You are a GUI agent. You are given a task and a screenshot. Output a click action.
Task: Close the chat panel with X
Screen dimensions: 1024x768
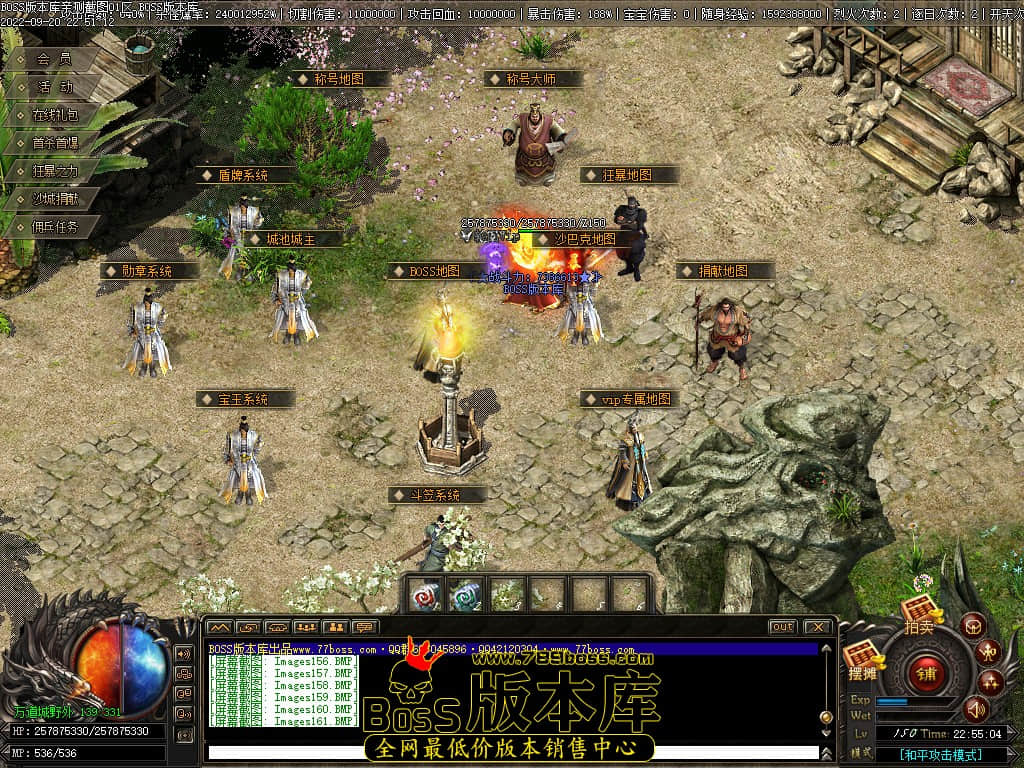[817, 627]
